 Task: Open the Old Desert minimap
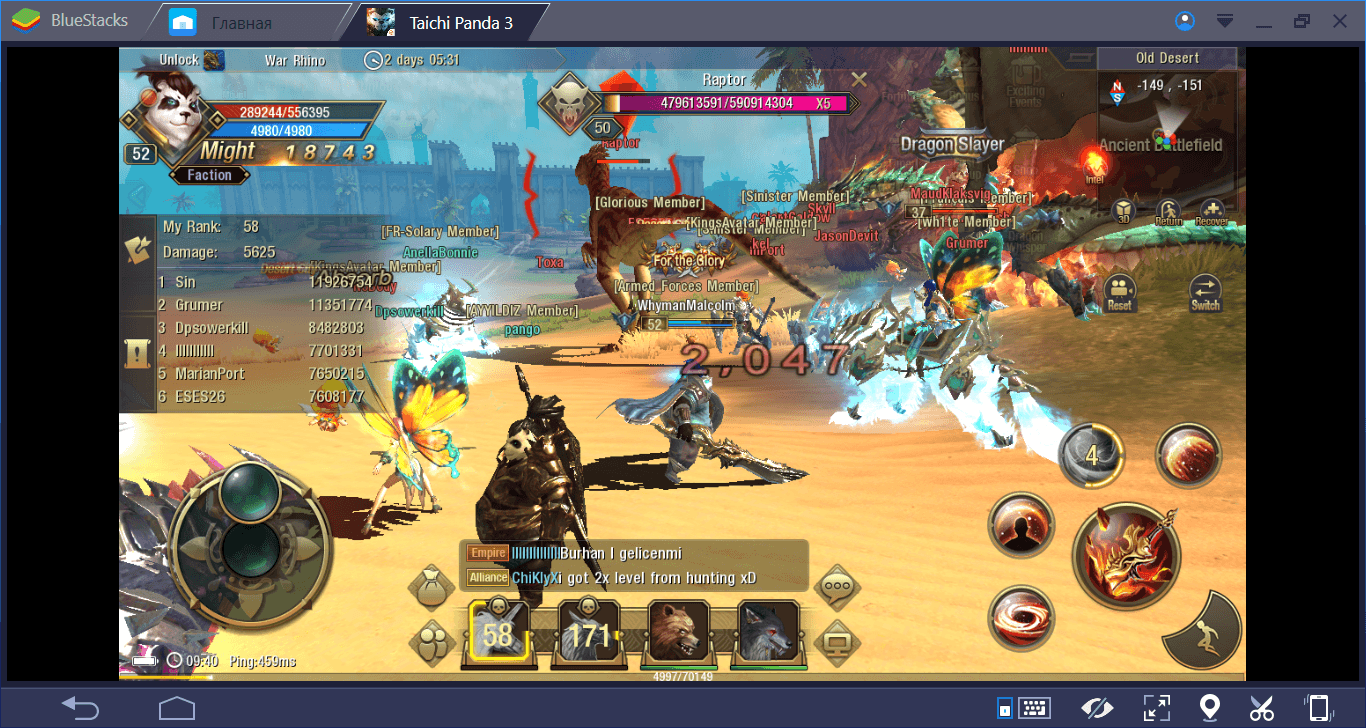1168,130
